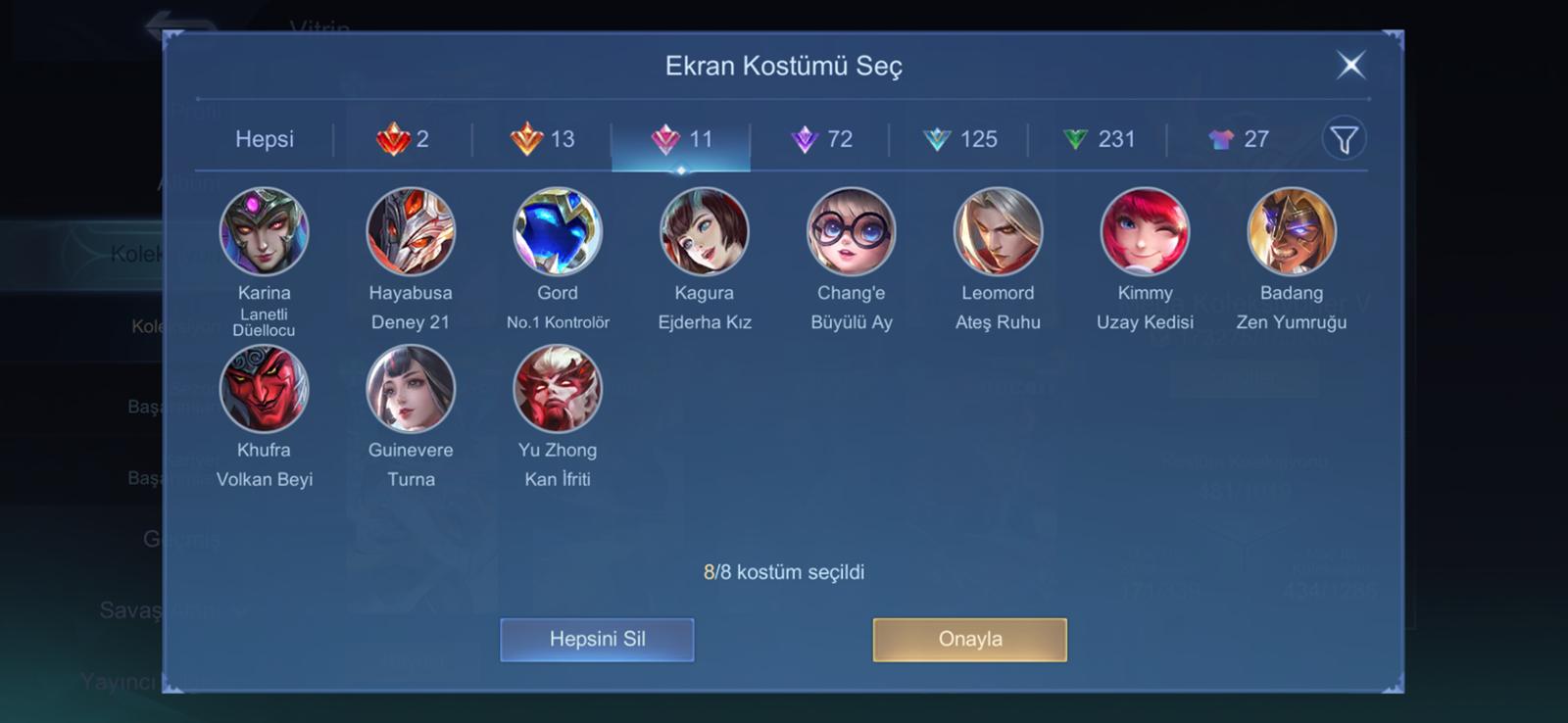Open the funnel filter button
1568x723 pixels.
pos(1344,139)
